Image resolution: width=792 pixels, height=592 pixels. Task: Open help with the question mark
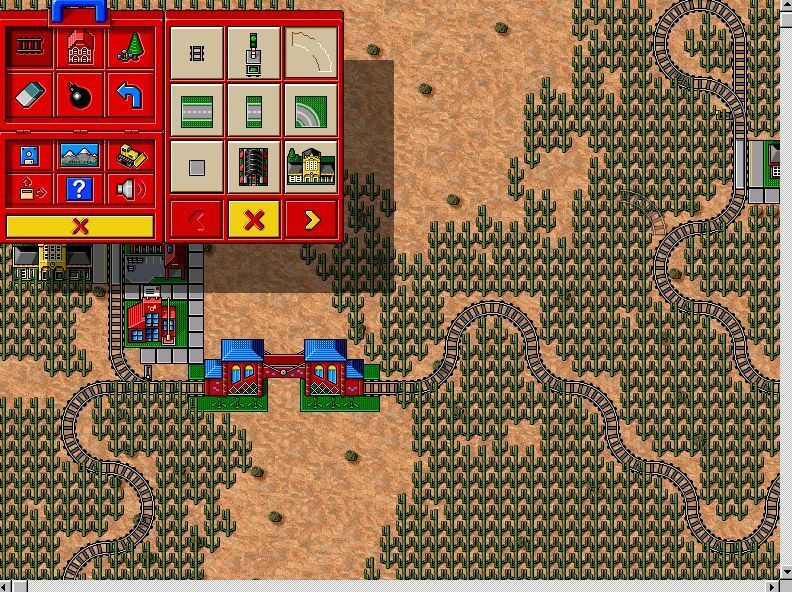tap(80, 188)
